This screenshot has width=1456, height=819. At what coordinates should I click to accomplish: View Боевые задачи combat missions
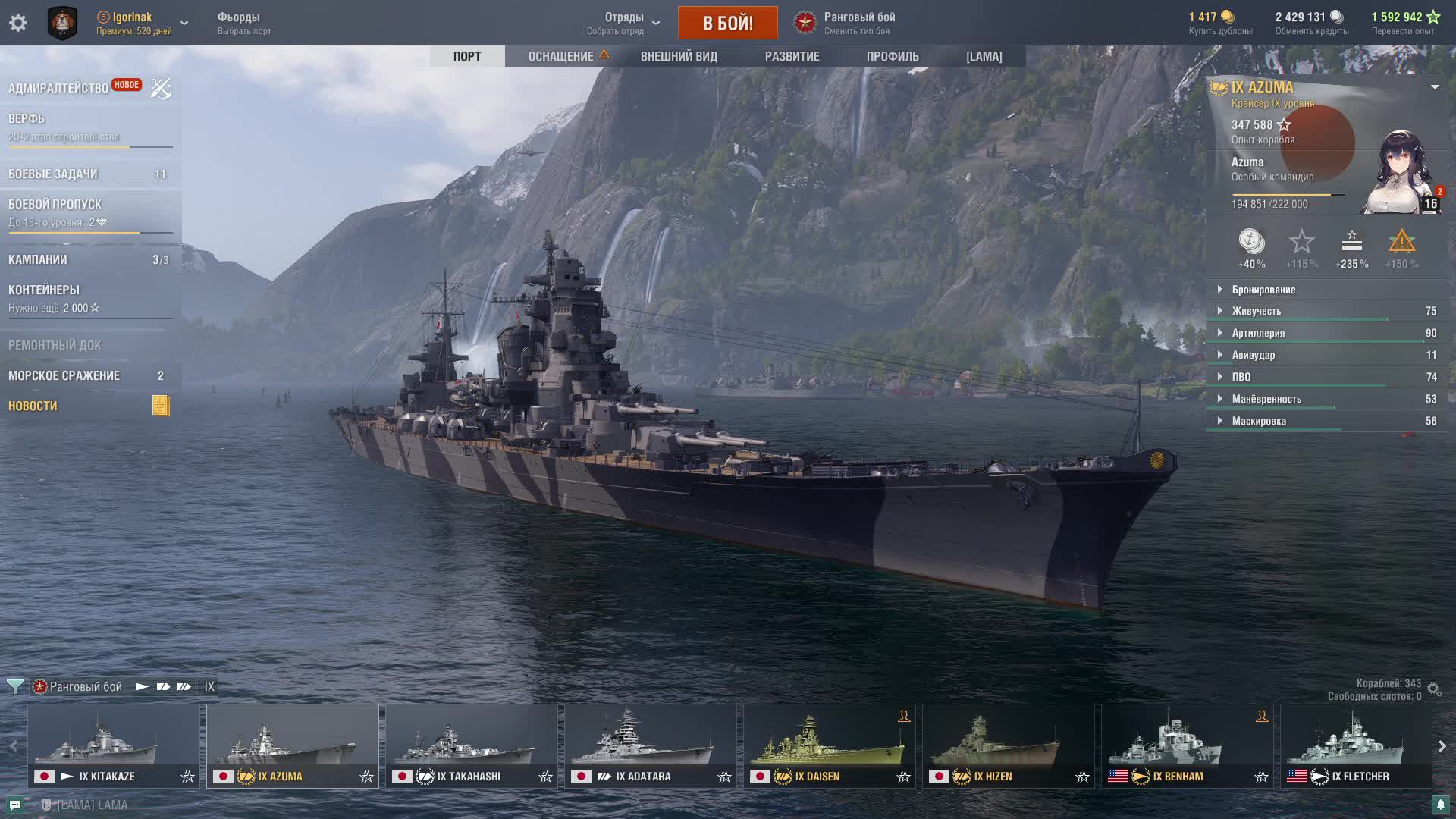tap(53, 174)
